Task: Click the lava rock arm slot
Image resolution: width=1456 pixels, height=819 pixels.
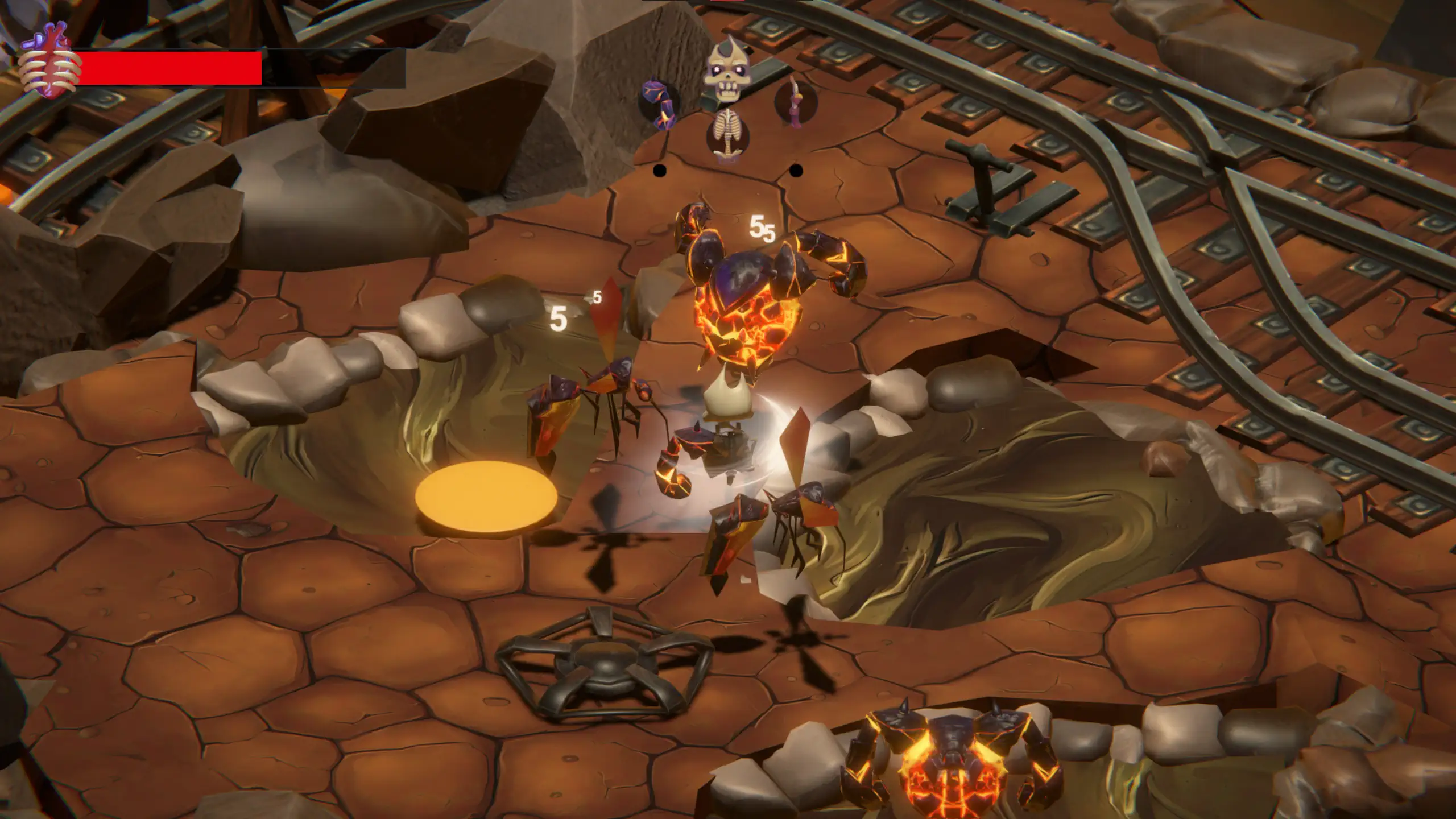Action: click(660, 104)
